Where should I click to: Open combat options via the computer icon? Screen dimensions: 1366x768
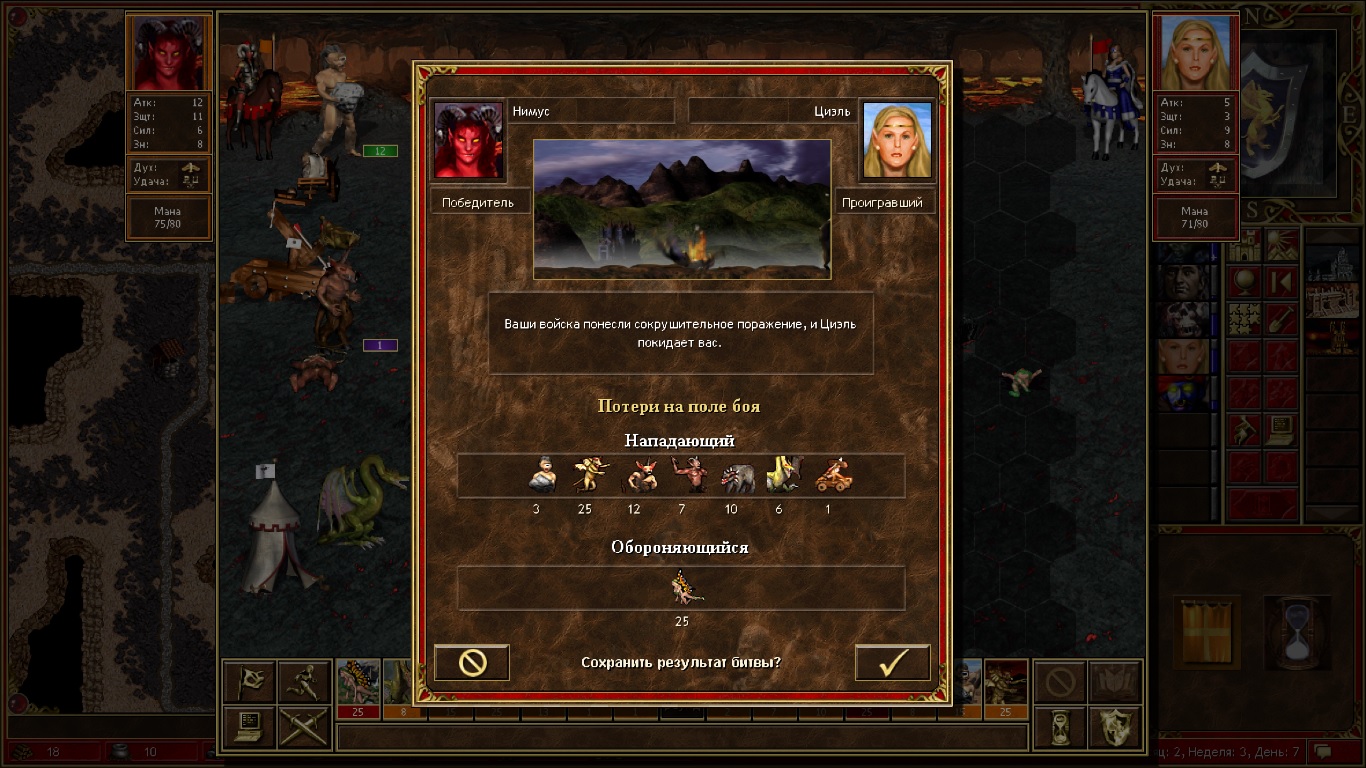249,727
